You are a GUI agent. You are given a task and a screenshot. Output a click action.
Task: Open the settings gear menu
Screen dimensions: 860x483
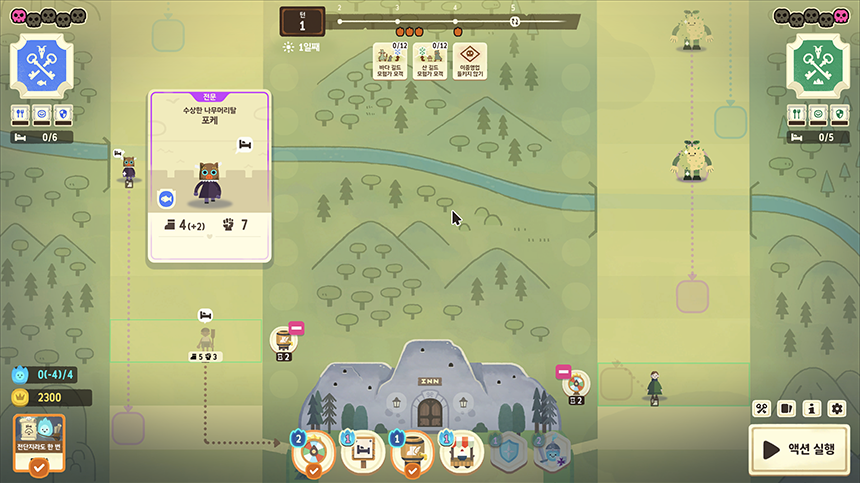[x=837, y=408]
